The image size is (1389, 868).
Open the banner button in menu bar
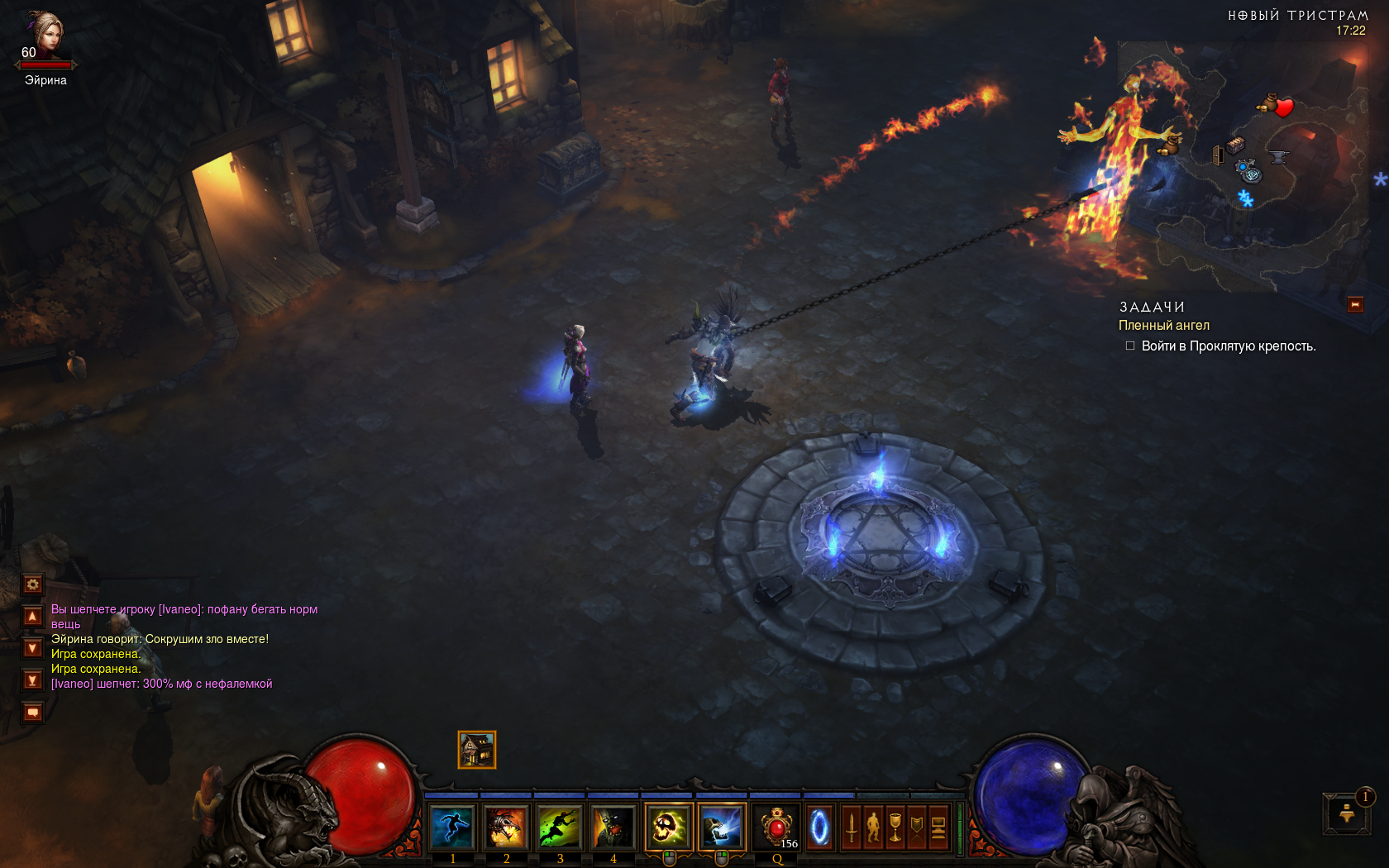pos(916,827)
